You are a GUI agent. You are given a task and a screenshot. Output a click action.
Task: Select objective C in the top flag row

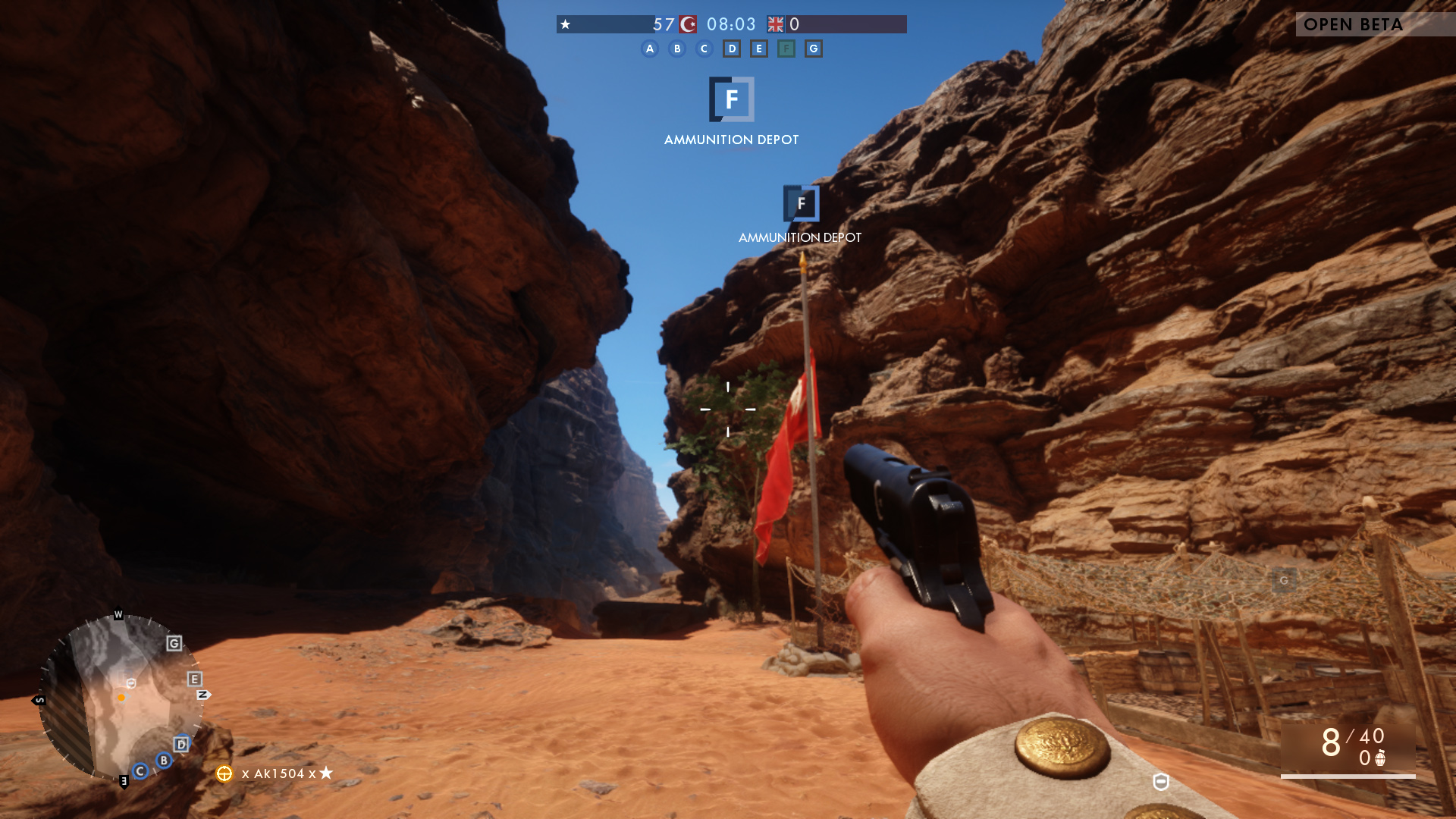tap(704, 49)
